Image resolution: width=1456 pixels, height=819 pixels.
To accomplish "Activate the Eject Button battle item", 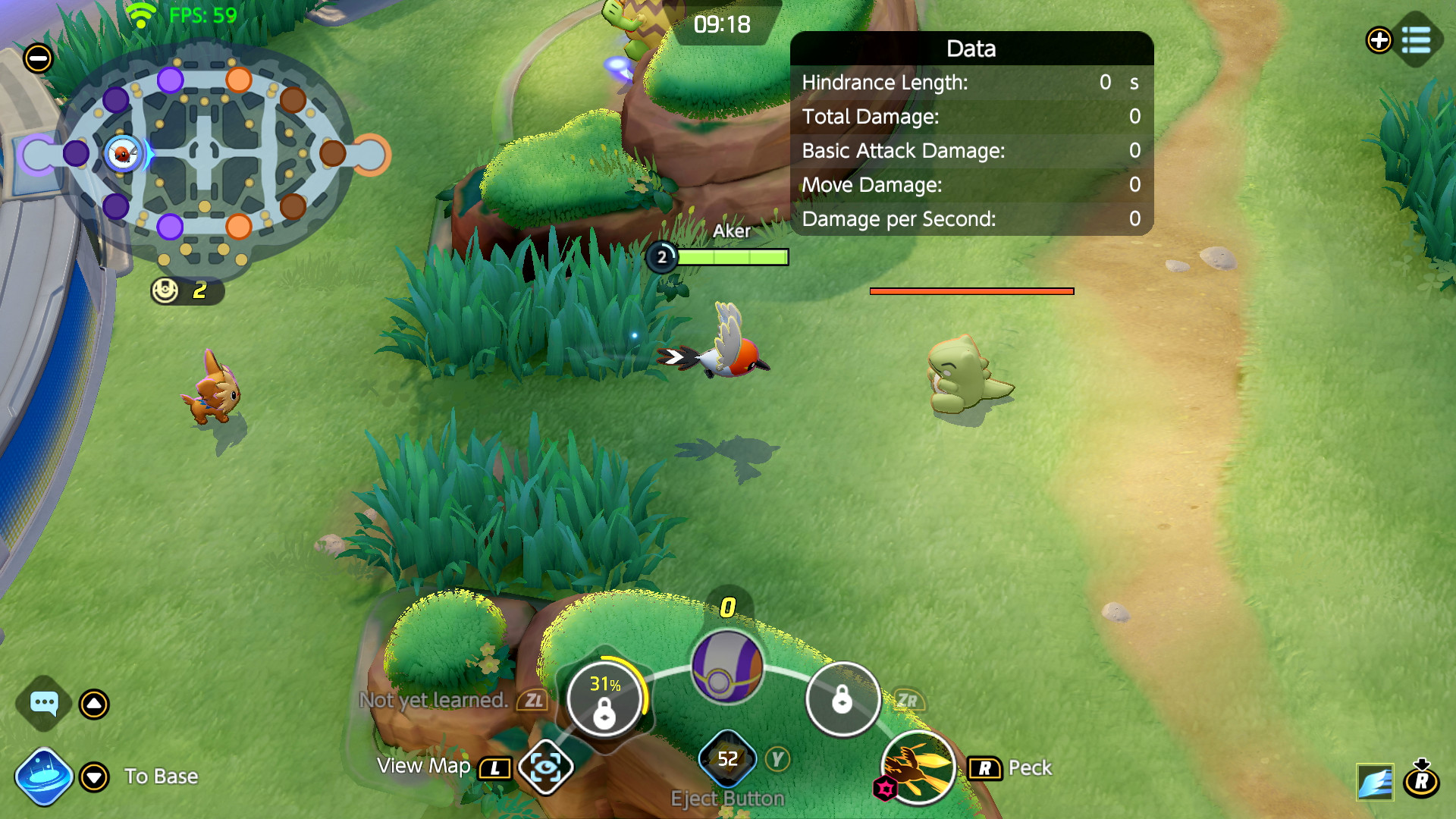I will pos(727,759).
